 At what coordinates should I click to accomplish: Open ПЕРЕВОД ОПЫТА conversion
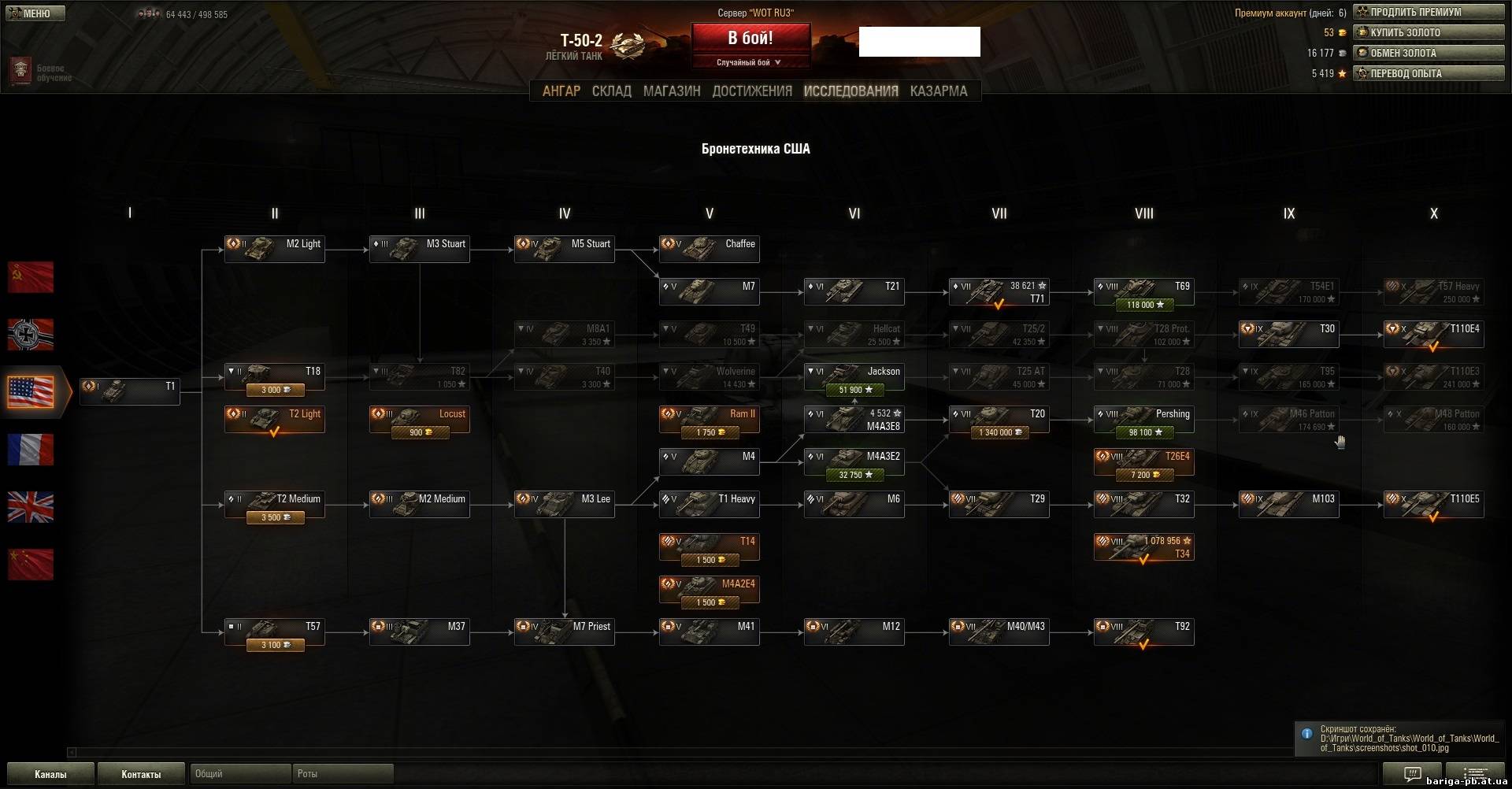point(1429,73)
